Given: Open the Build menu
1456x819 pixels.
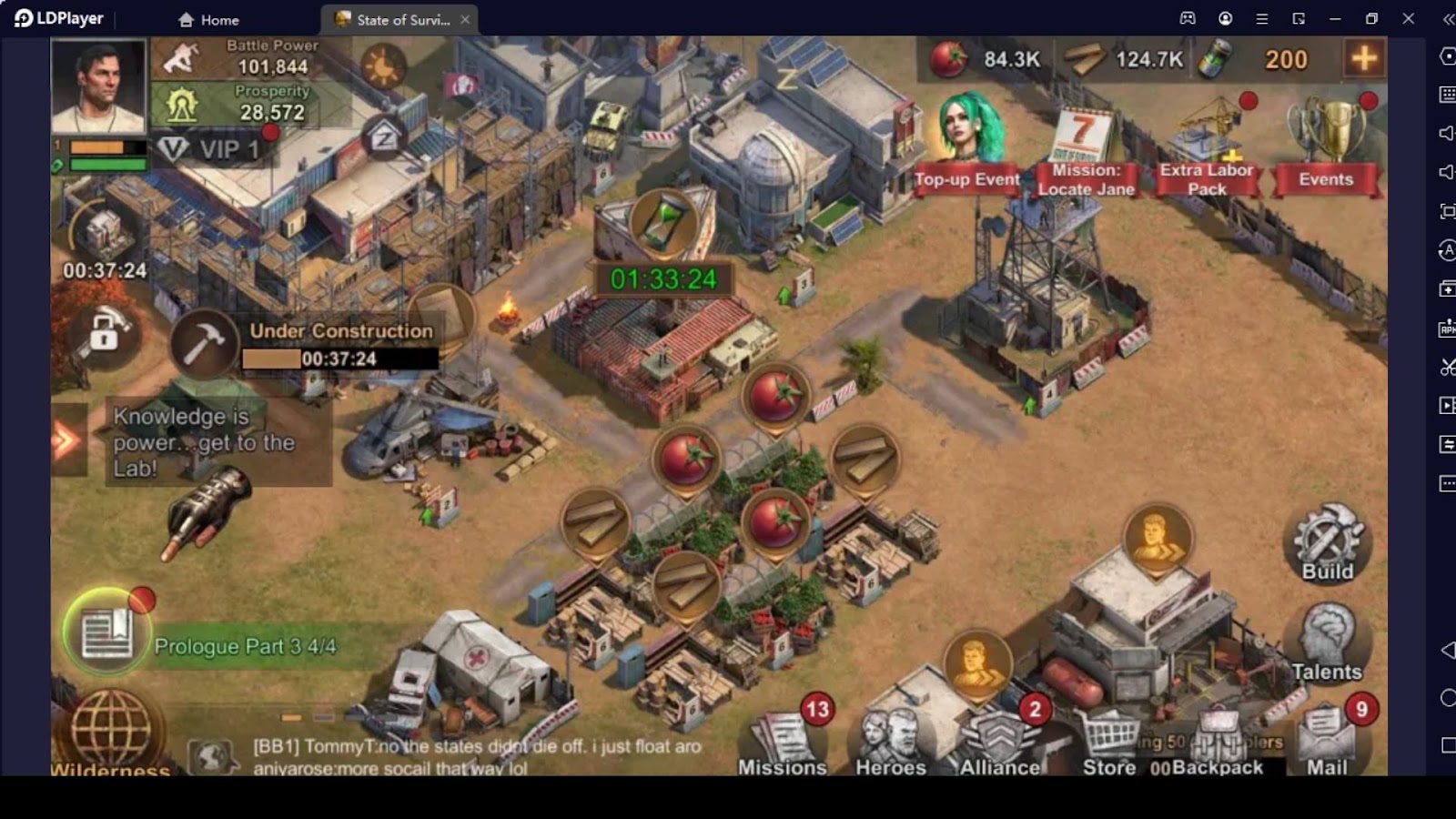Looking at the screenshot, I should [1327, 543].
